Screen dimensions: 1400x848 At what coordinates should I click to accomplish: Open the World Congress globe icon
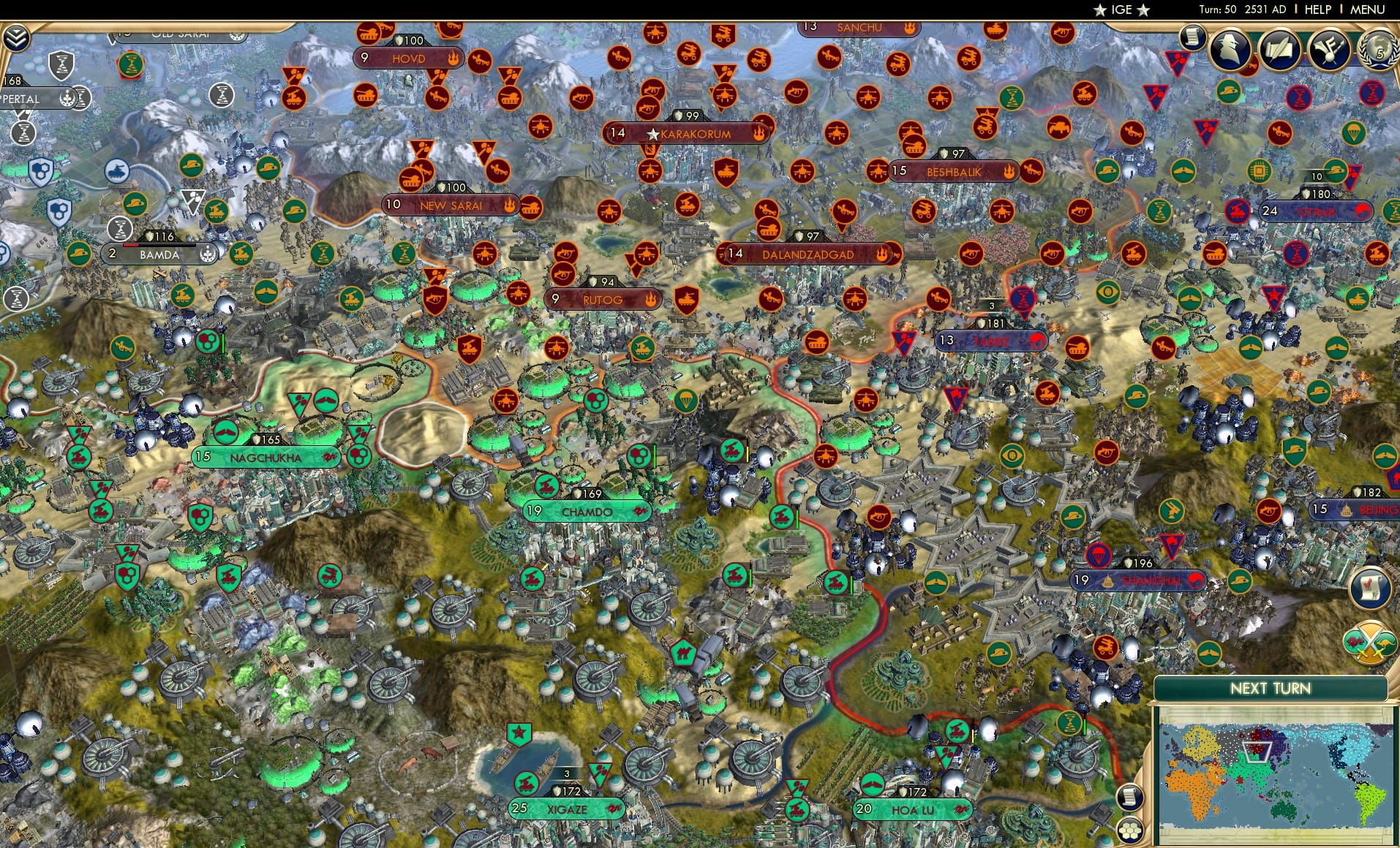click(x=1380, y=49)
